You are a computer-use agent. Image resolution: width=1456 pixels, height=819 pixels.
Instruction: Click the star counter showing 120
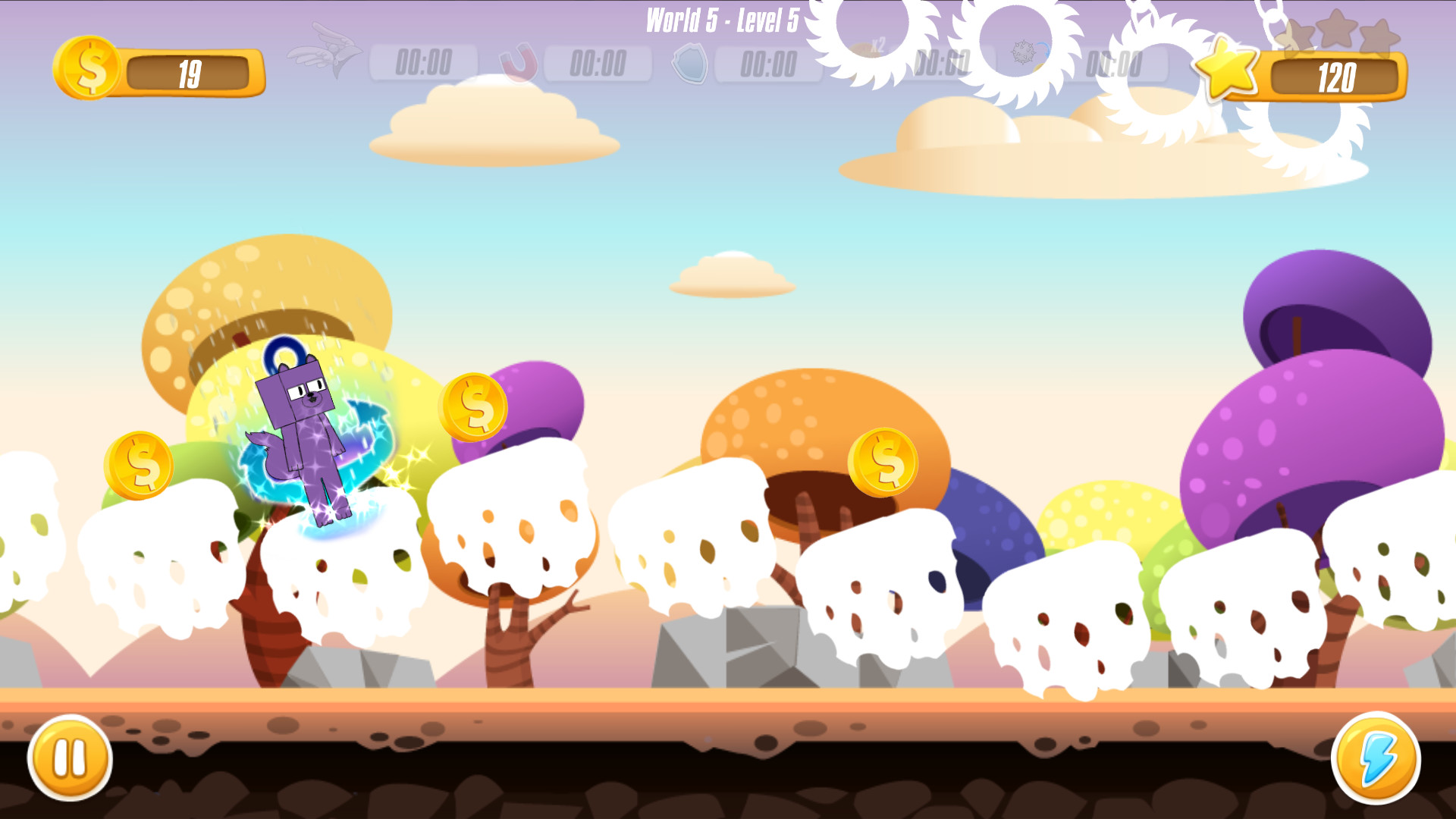click(1338, 75)
